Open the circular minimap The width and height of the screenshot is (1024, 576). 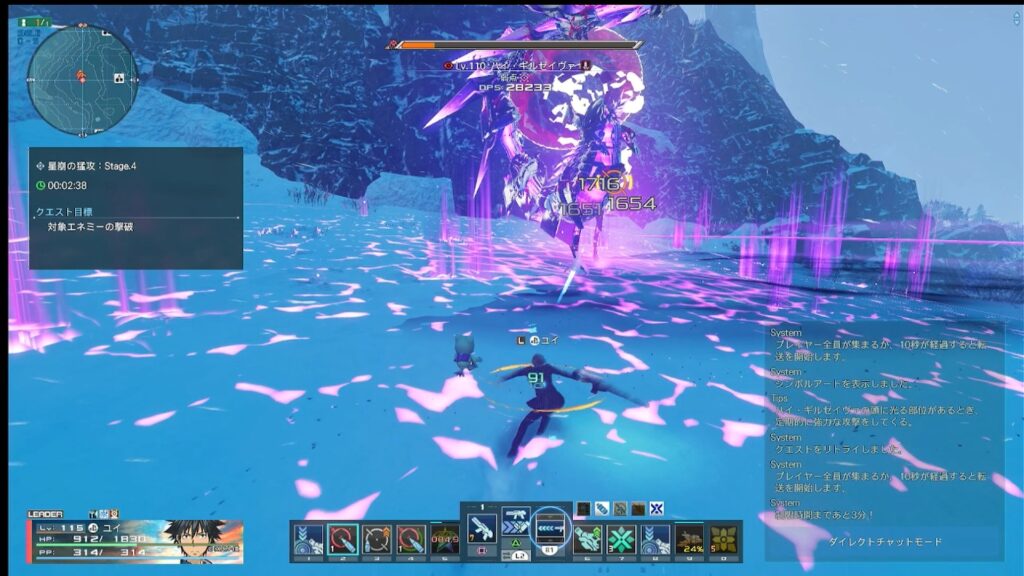(81, 72)
